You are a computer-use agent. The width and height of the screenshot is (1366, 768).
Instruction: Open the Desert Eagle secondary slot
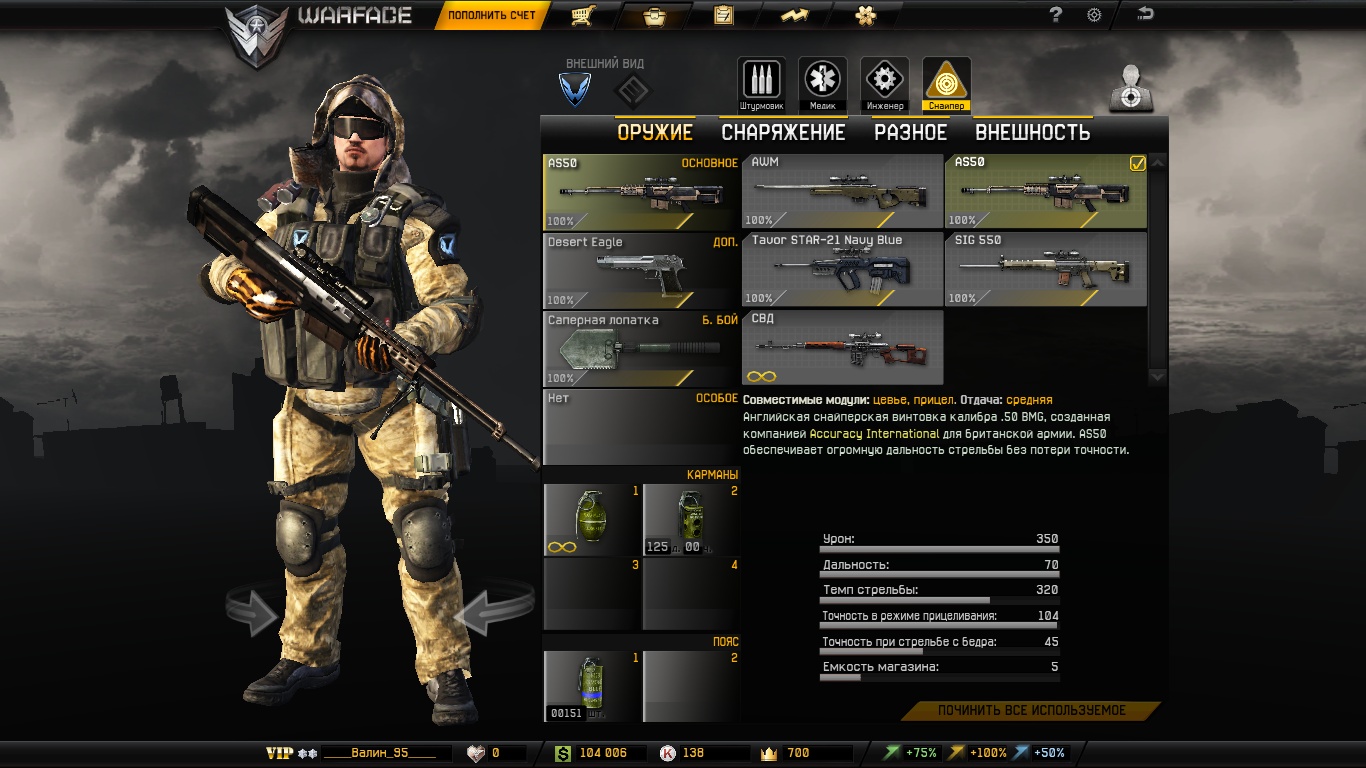coord(641,270)
